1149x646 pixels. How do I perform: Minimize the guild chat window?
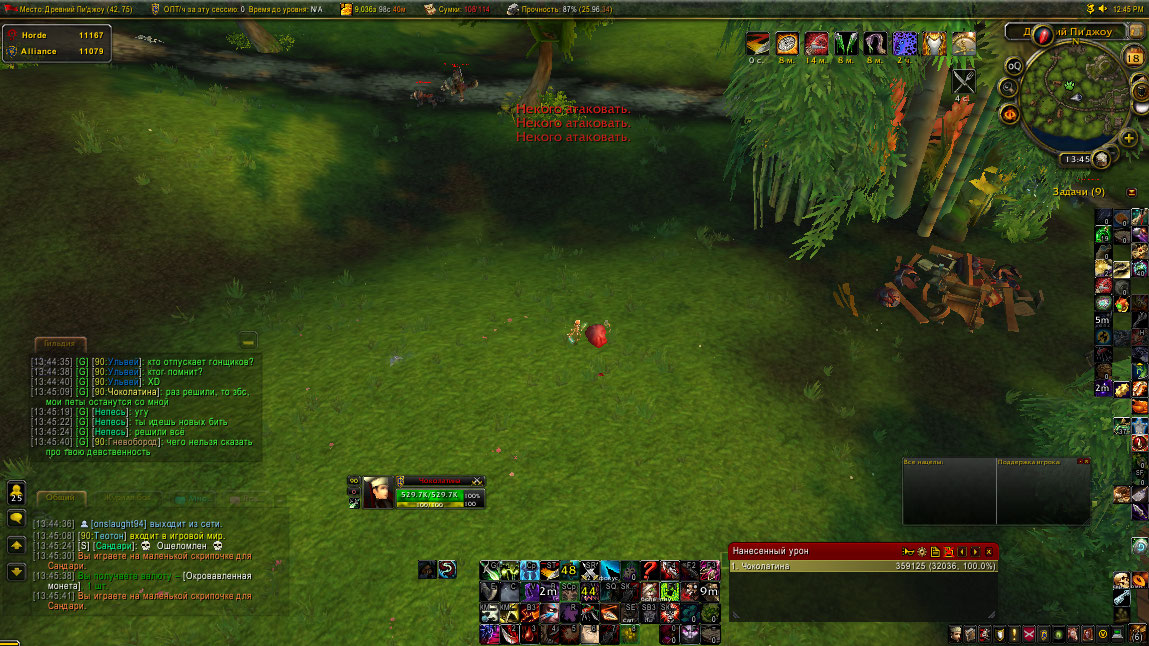click(248, 340)
